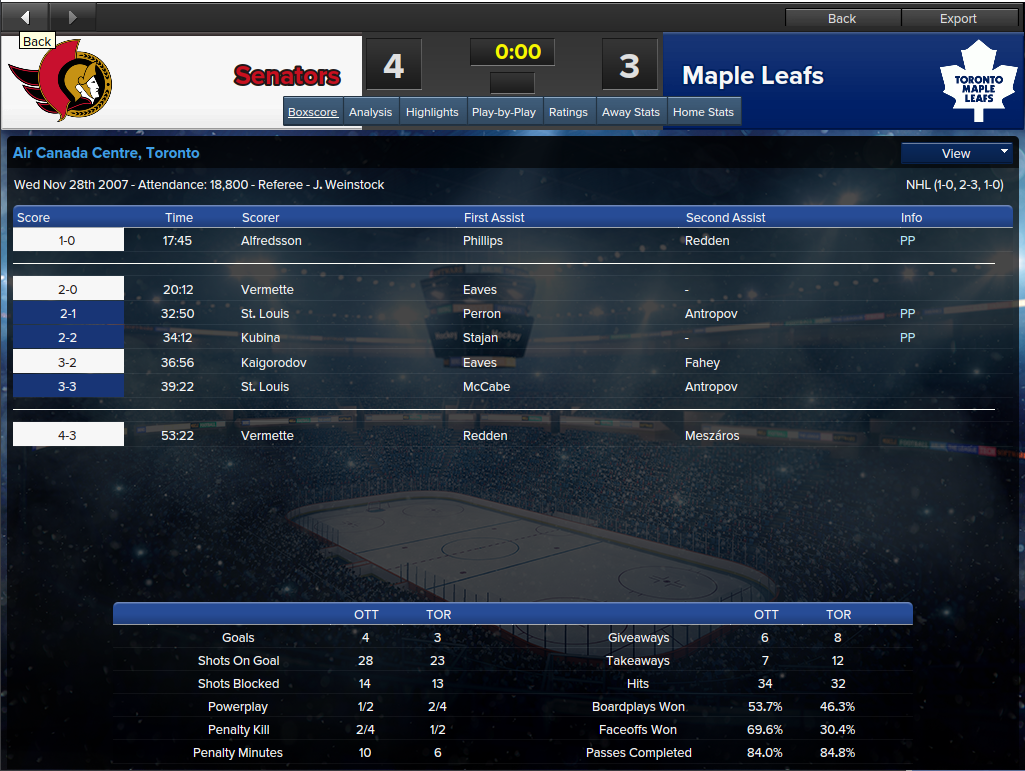This screenshot has width=1025, height=771.
Task: Export the boxscore
Action: 958,18
